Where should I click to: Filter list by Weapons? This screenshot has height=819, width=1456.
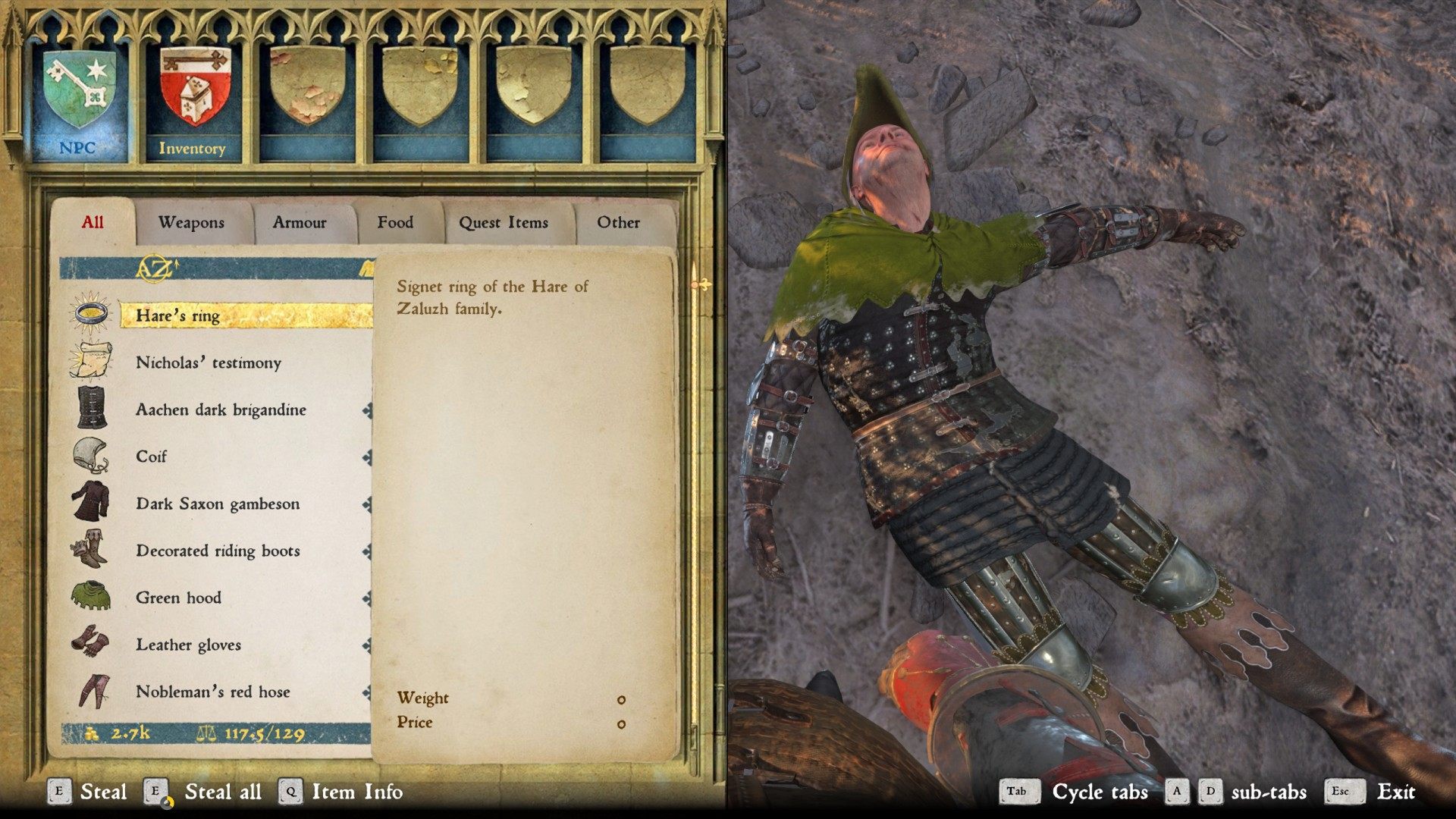pyautogui.click(x=191, y=223)
